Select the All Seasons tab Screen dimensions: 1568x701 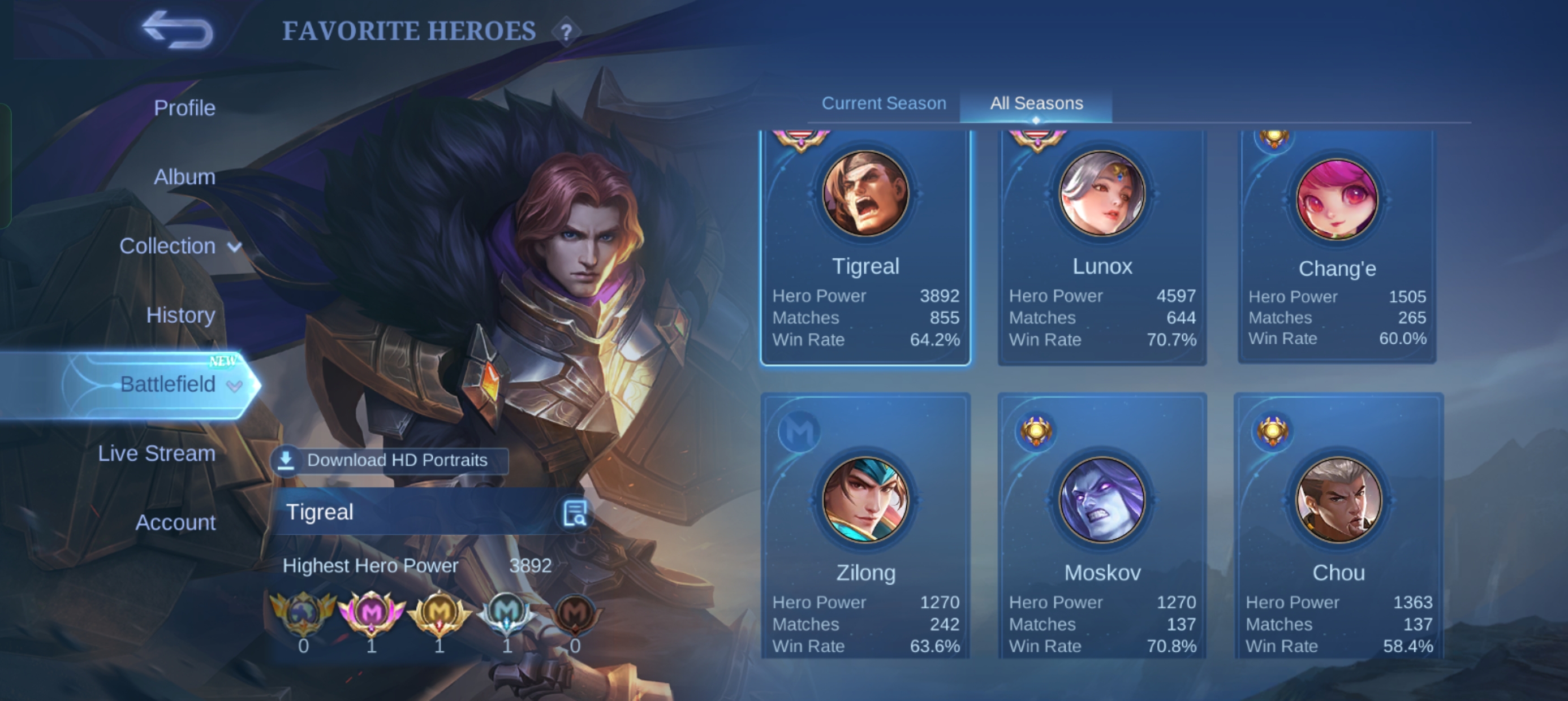pos(1036,103)
